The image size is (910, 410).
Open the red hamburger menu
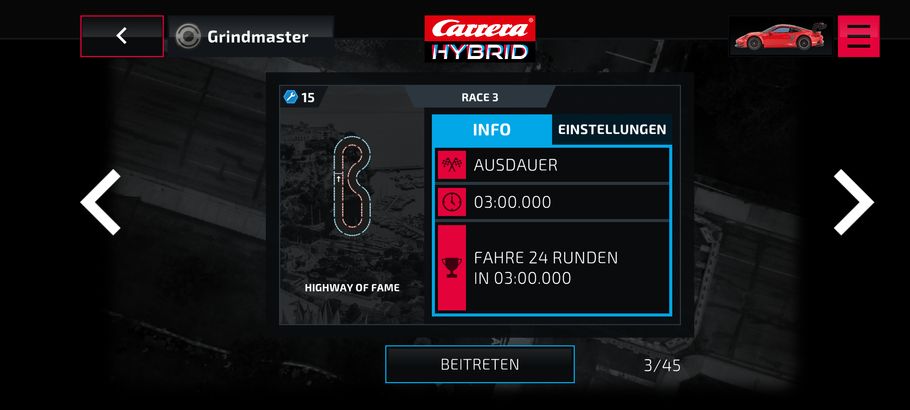pos(858,36)
